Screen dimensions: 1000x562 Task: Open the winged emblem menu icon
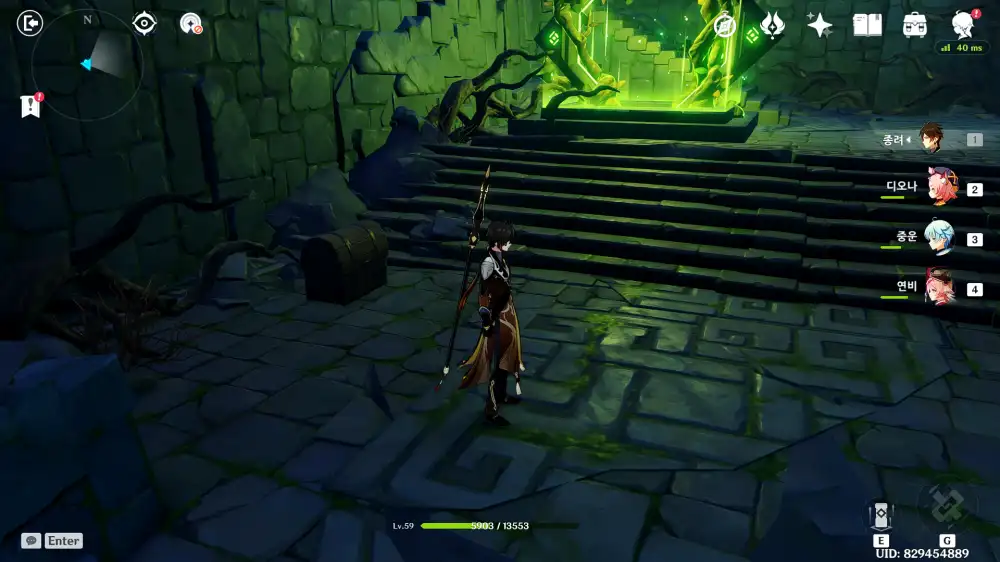[x=772, y=26]
